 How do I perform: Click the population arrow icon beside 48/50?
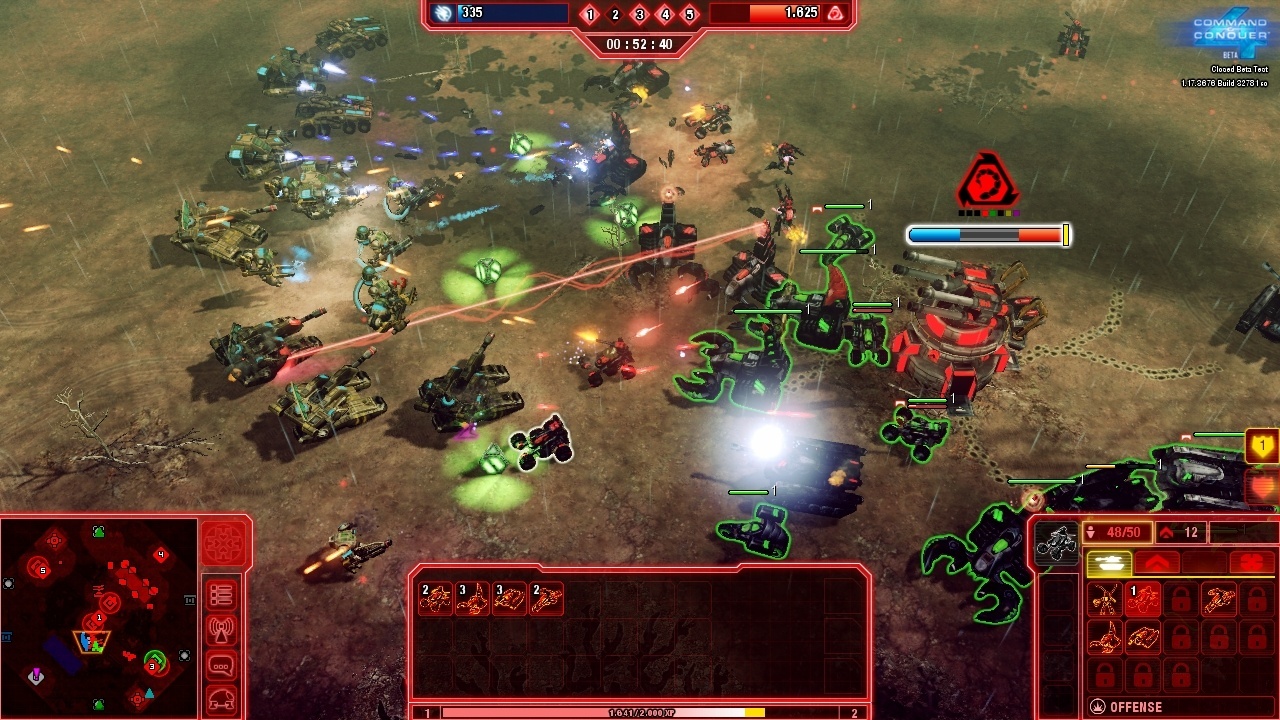1091,532
